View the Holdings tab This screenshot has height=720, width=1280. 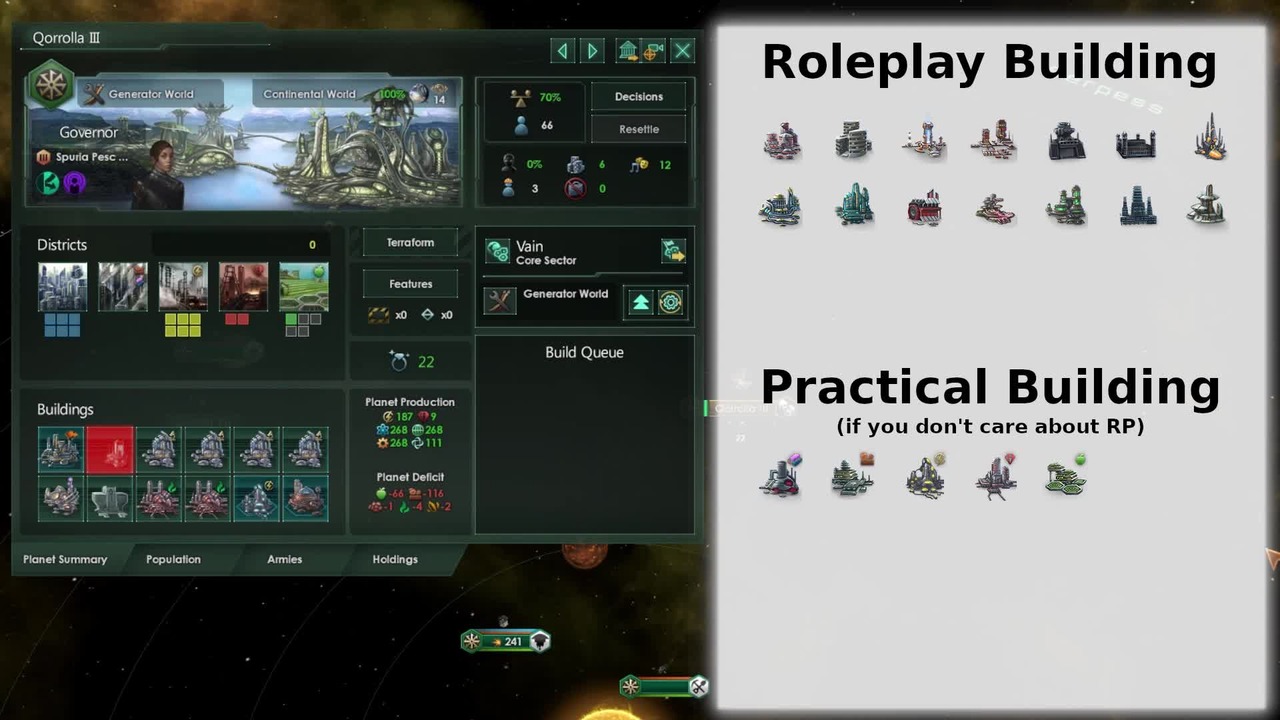point(395,559)
